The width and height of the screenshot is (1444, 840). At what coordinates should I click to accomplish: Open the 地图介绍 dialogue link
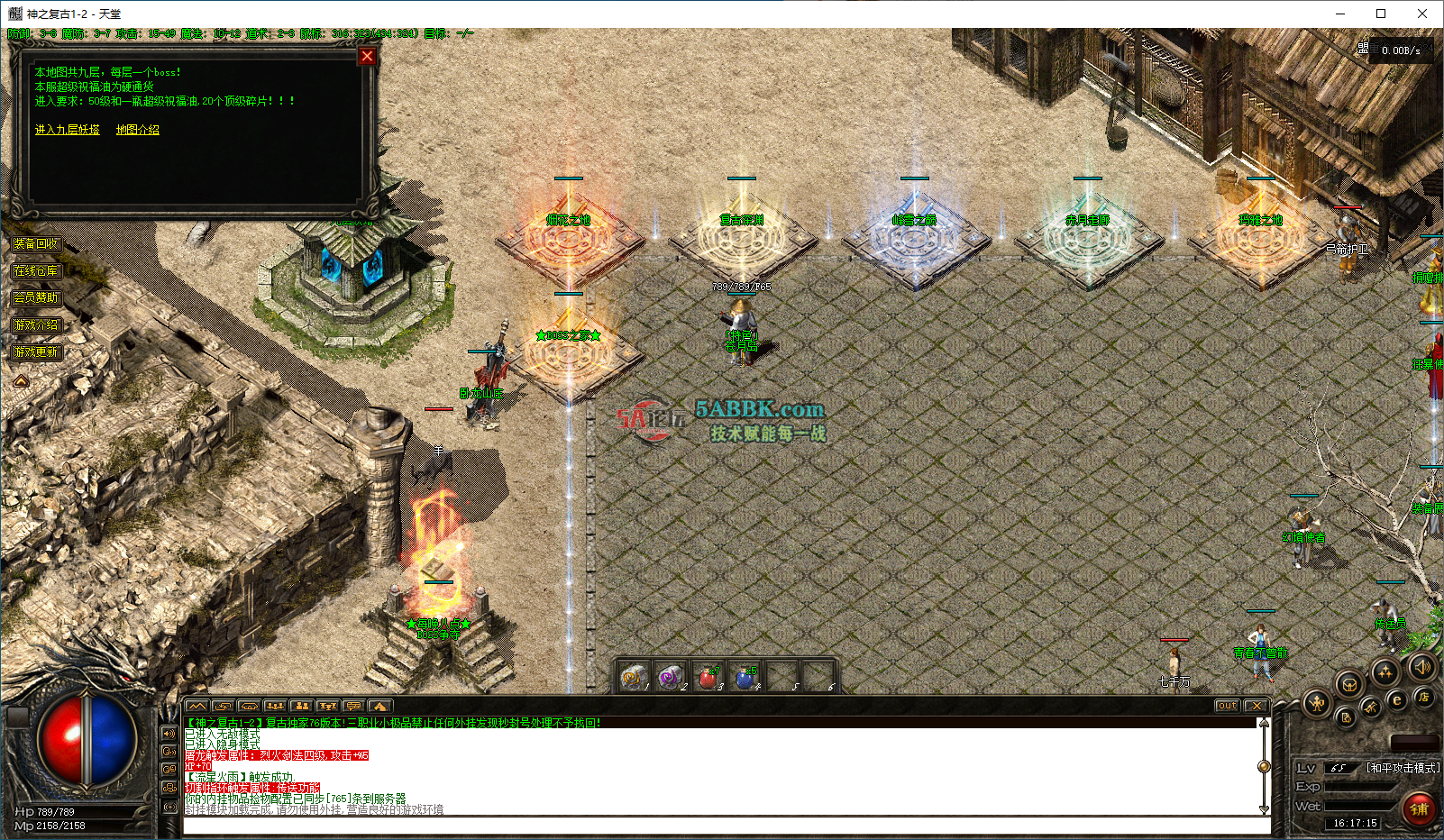pyautogui.click(x=138, y=130)
